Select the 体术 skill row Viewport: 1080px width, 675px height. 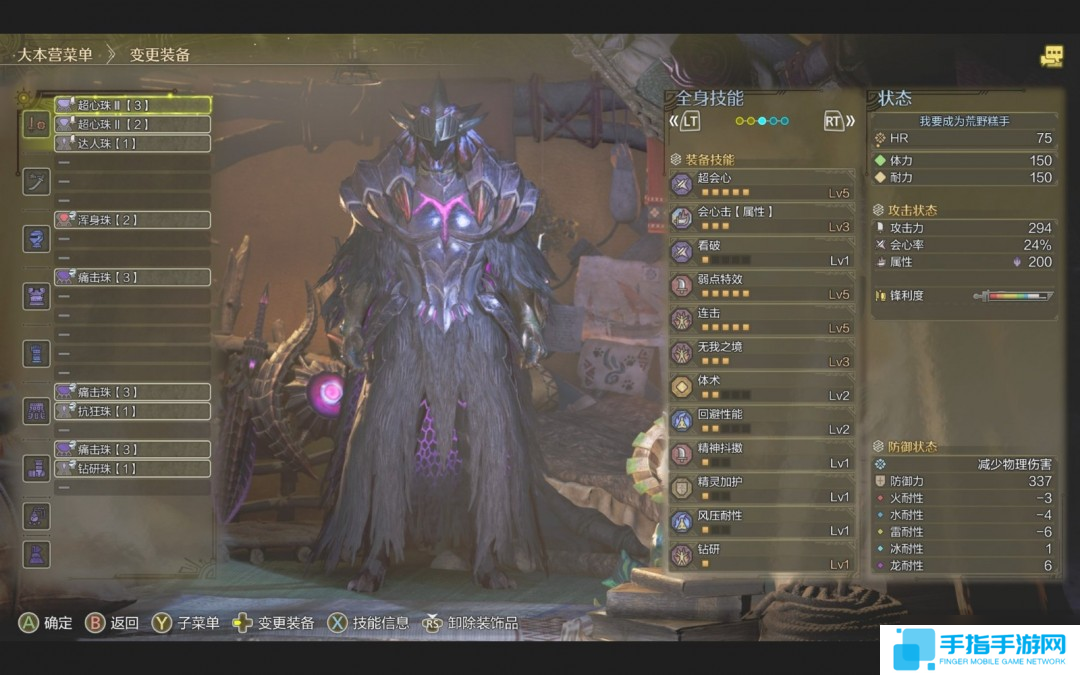click(762, 387)
